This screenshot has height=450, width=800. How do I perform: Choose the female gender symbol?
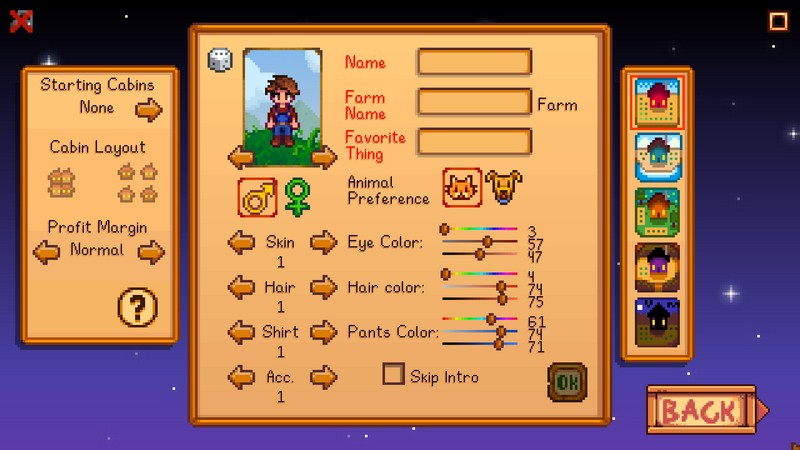pyautogui.click(x=297, y=197)
